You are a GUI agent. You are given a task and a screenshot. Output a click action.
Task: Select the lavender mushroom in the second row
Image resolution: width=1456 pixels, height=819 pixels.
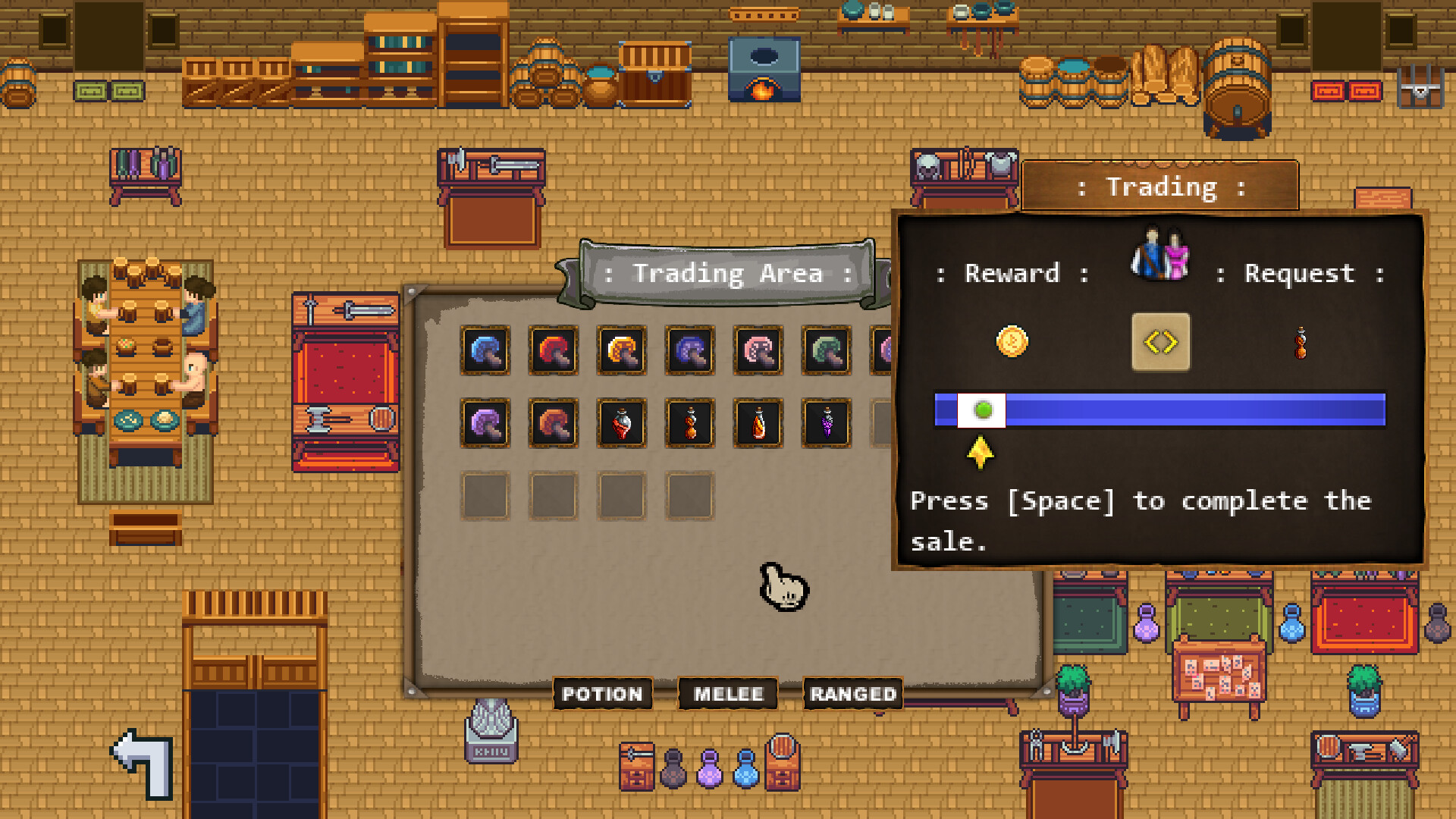[x=485, y=423]
